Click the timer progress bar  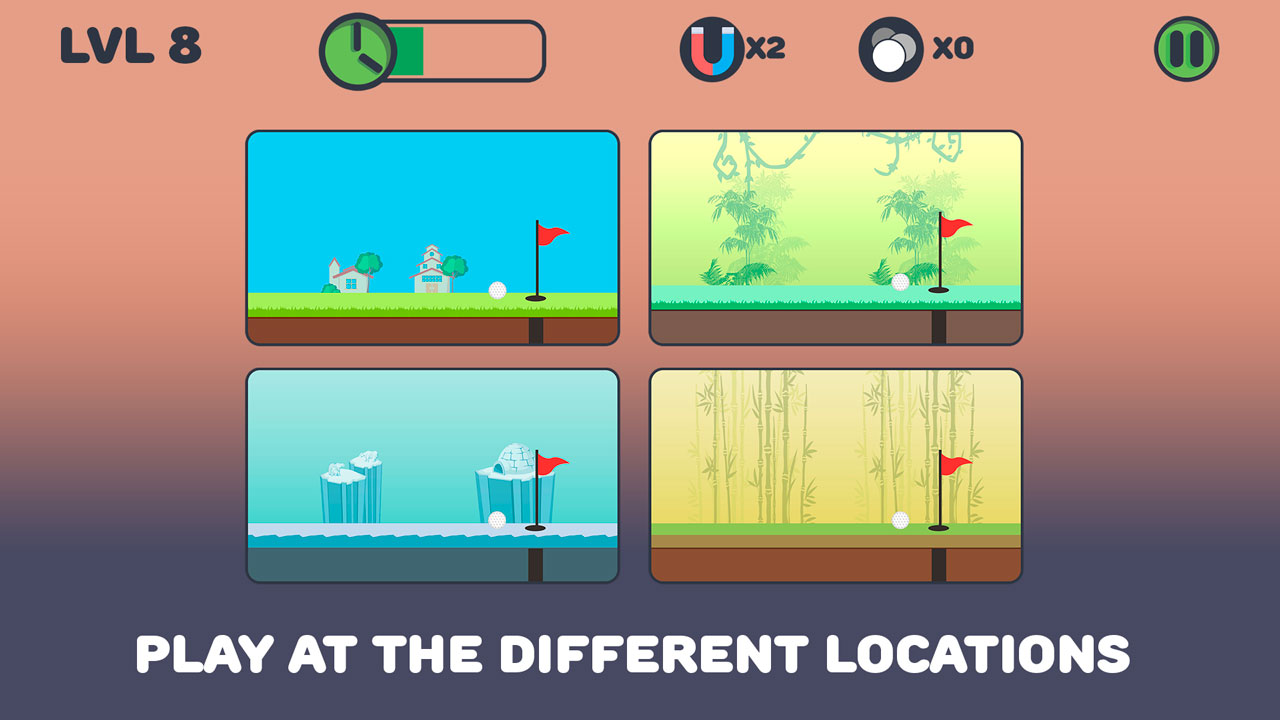click(465, 48)
